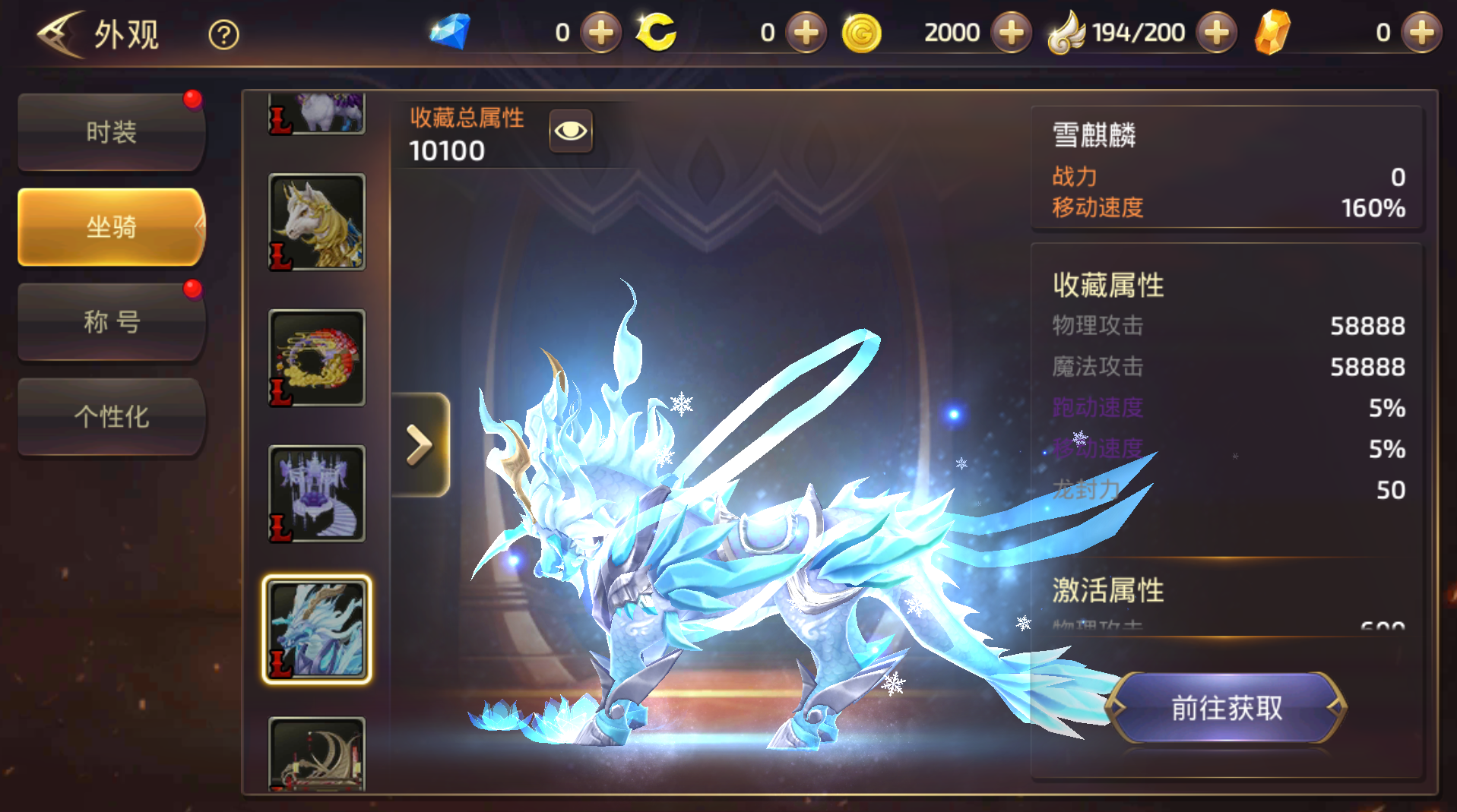The height and width of the screenshot is (812, 1457).
Task: Toggle the eye icon near 收藏总属性
Action: pyautogui.click(x=571, y=131)
